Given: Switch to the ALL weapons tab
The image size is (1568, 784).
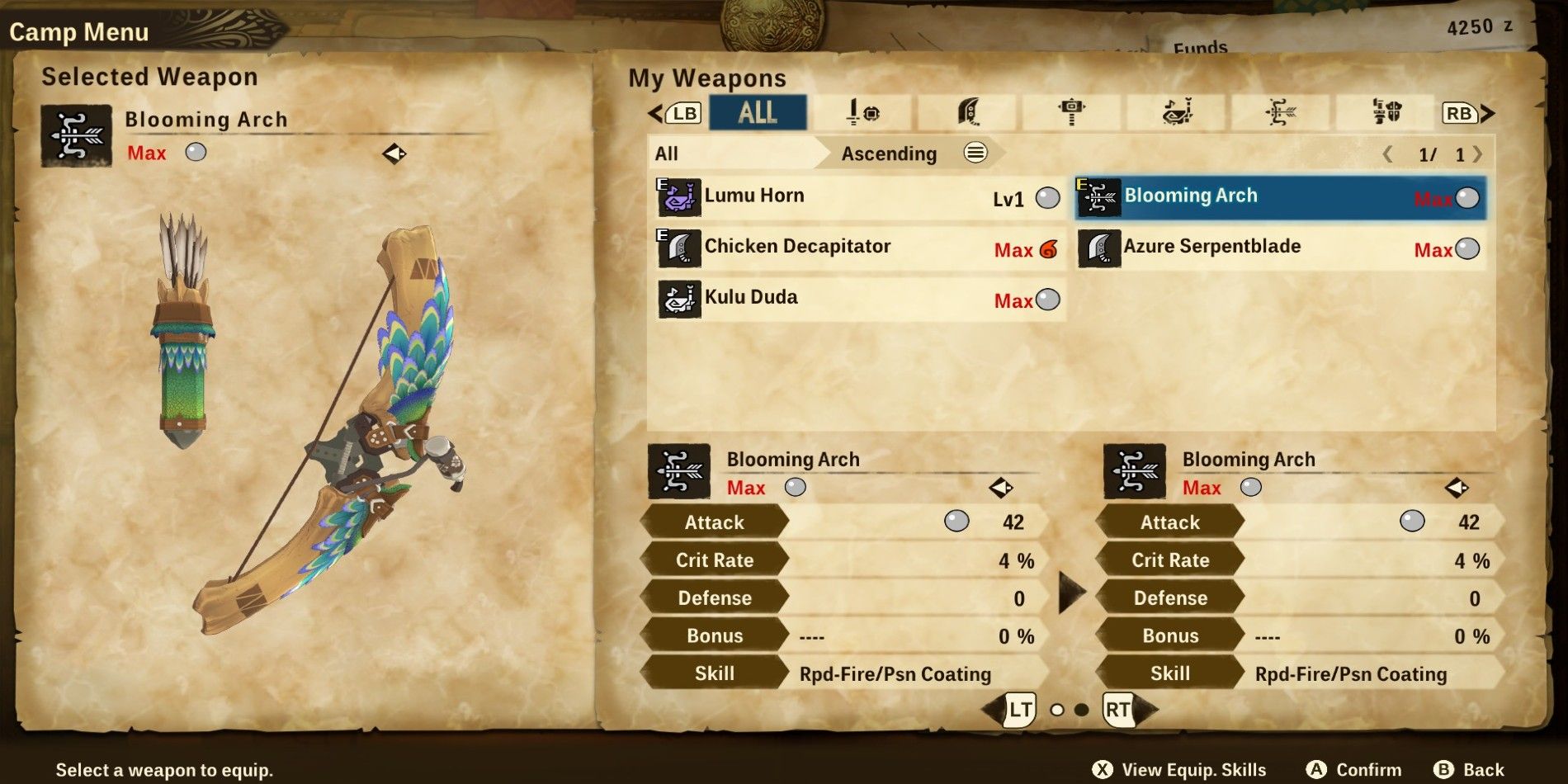Looking at the screenshot, I should tap(756, 112).
